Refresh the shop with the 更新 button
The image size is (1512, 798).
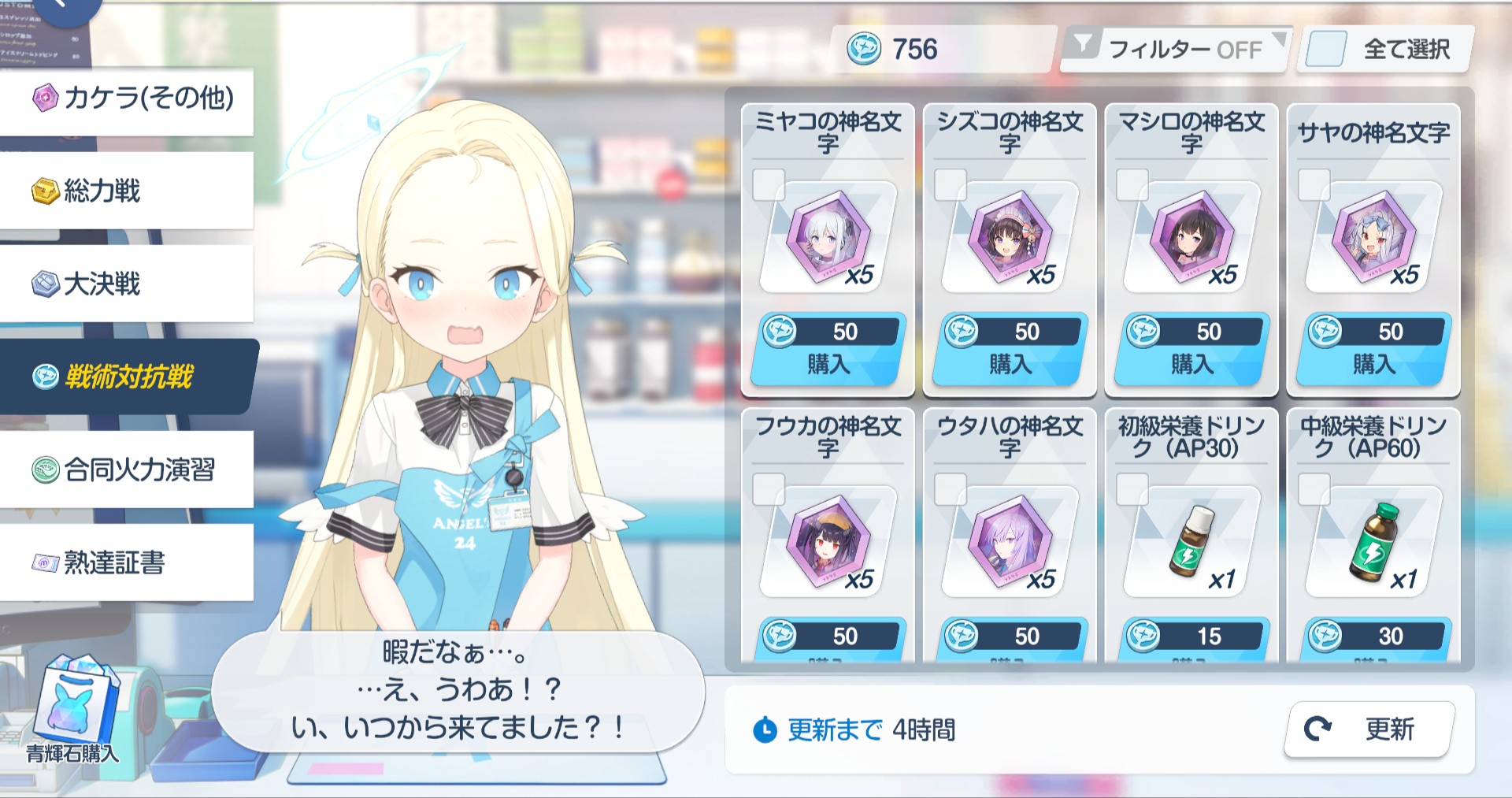pyautogui.click(x=1369, y=729)
